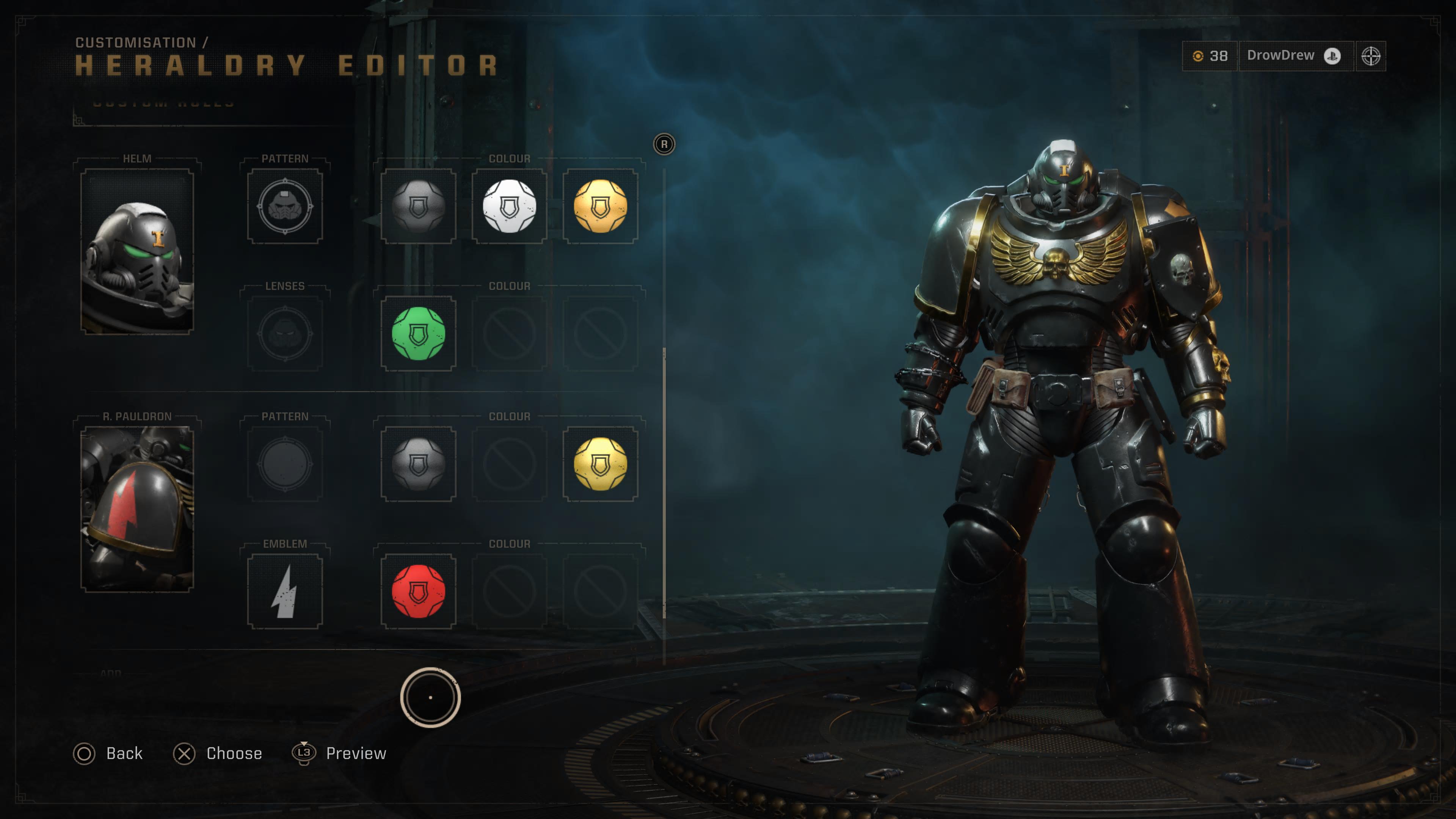
Task: Pick the yellow R. Pauldron colour swatch
Action: pos(600,464)
